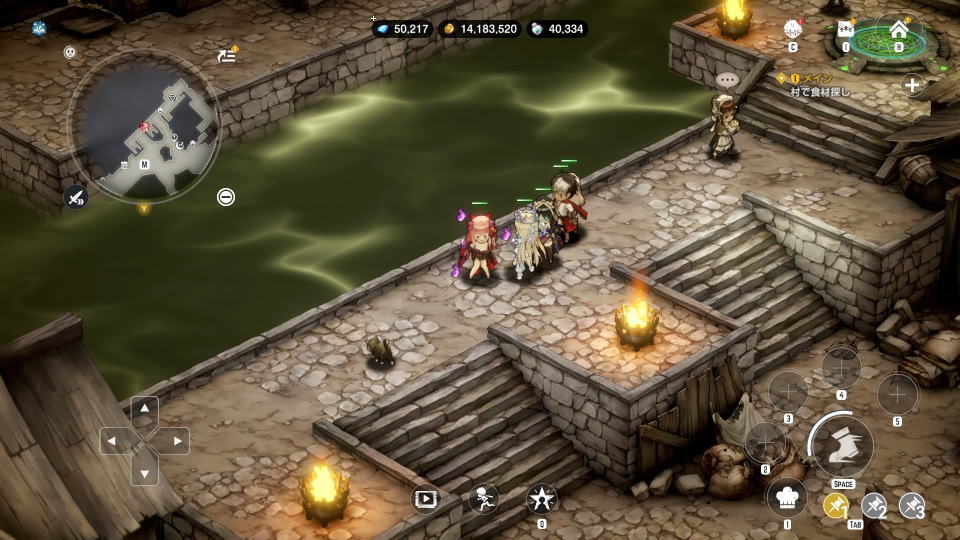This screenshot has height=540, width=960.
Task: Toggle the running figure icon
Action: coord(484,497)
